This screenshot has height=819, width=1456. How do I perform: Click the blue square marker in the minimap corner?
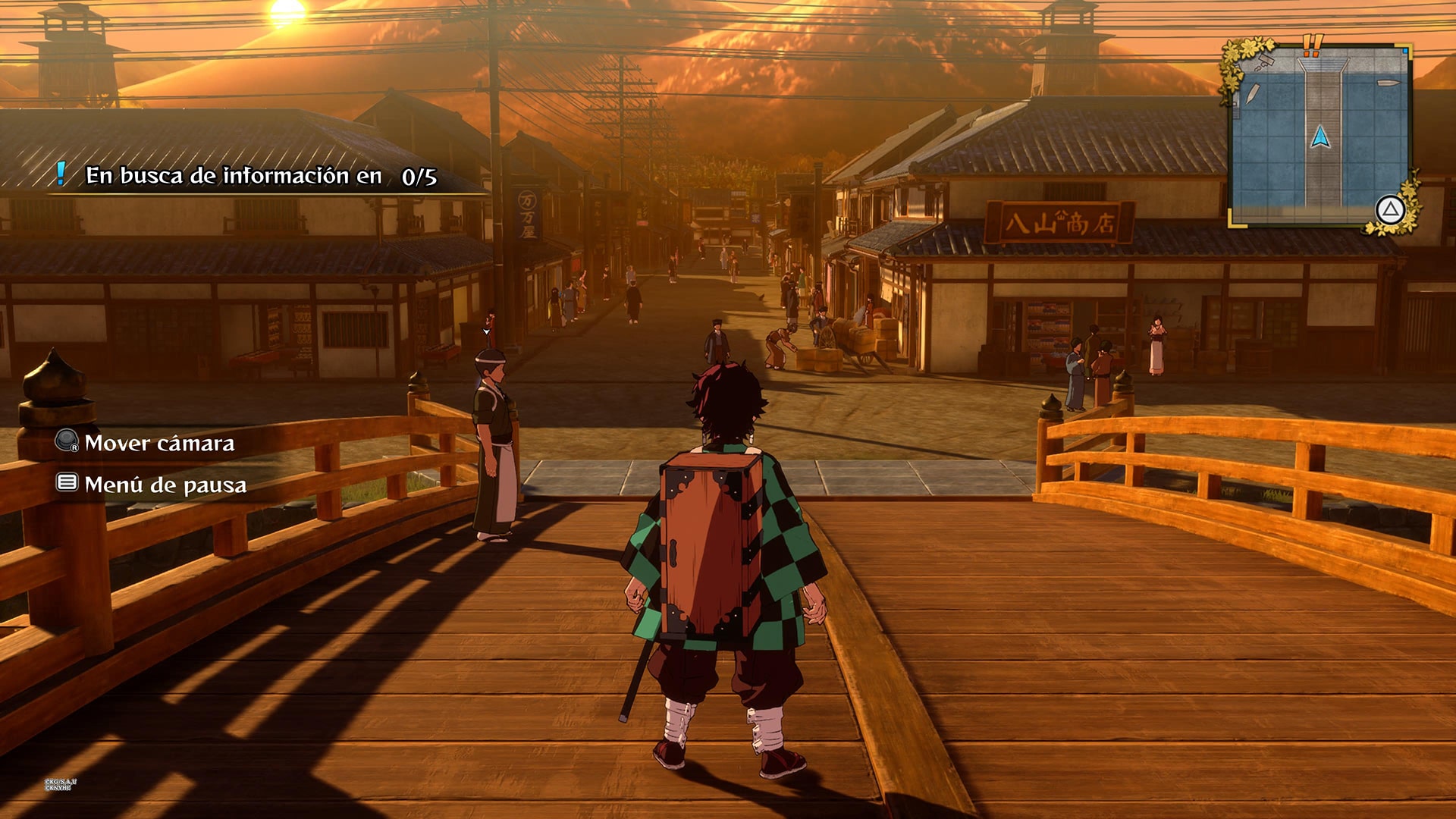click(x=1405, y=50)
